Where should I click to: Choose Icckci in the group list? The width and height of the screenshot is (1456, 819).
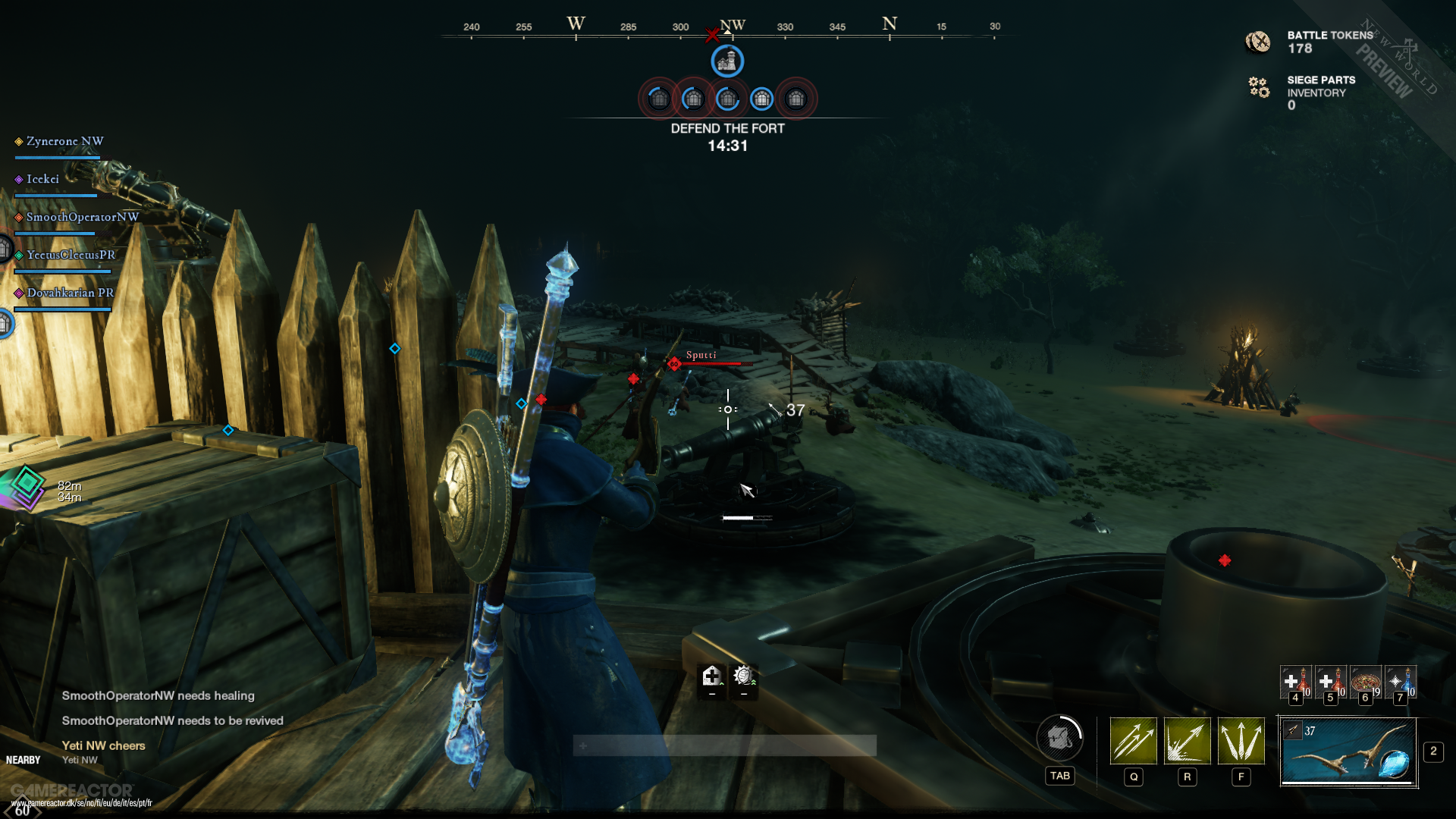click(42, 180)
